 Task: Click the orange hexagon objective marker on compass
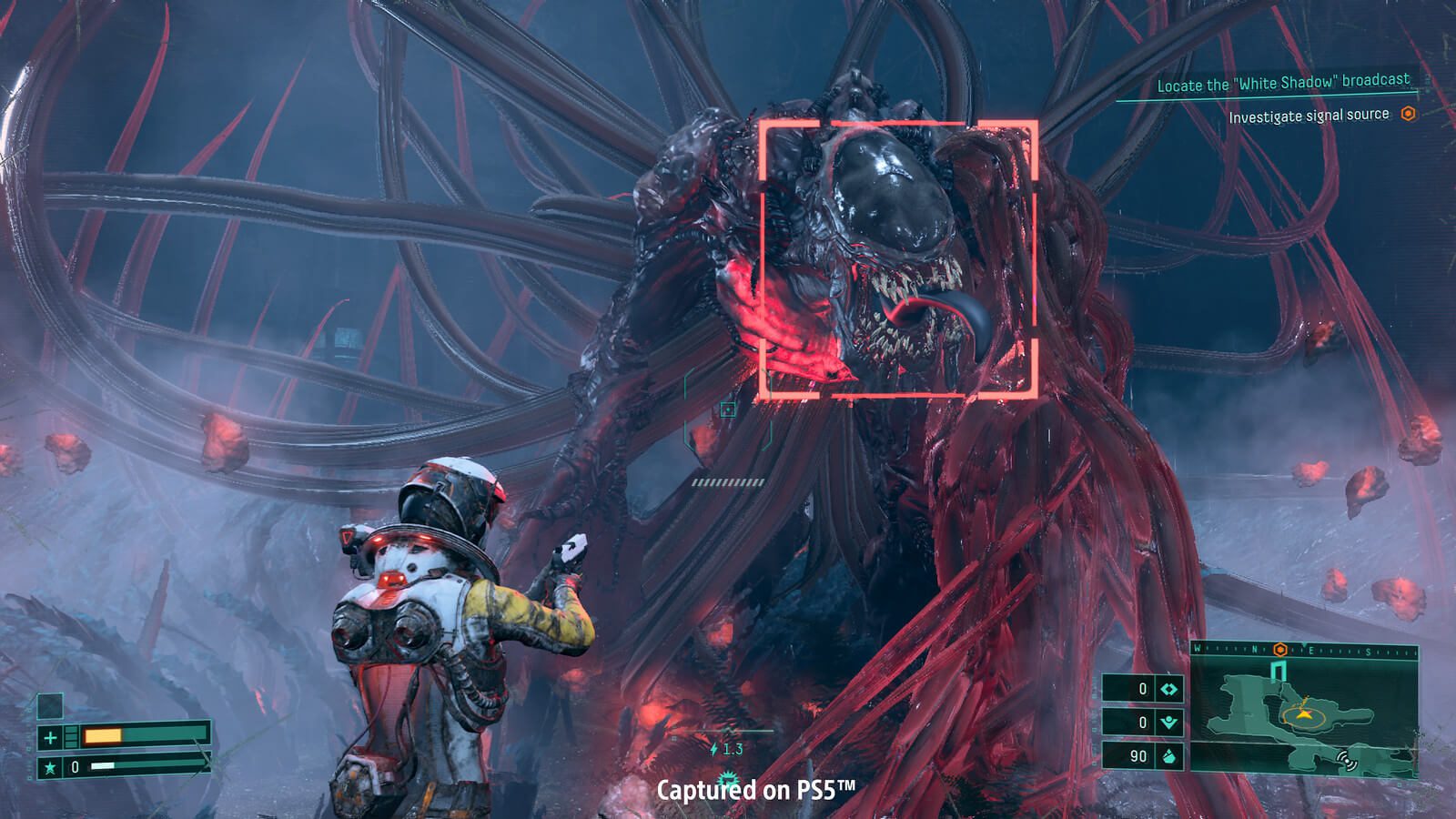(1279, 649)
